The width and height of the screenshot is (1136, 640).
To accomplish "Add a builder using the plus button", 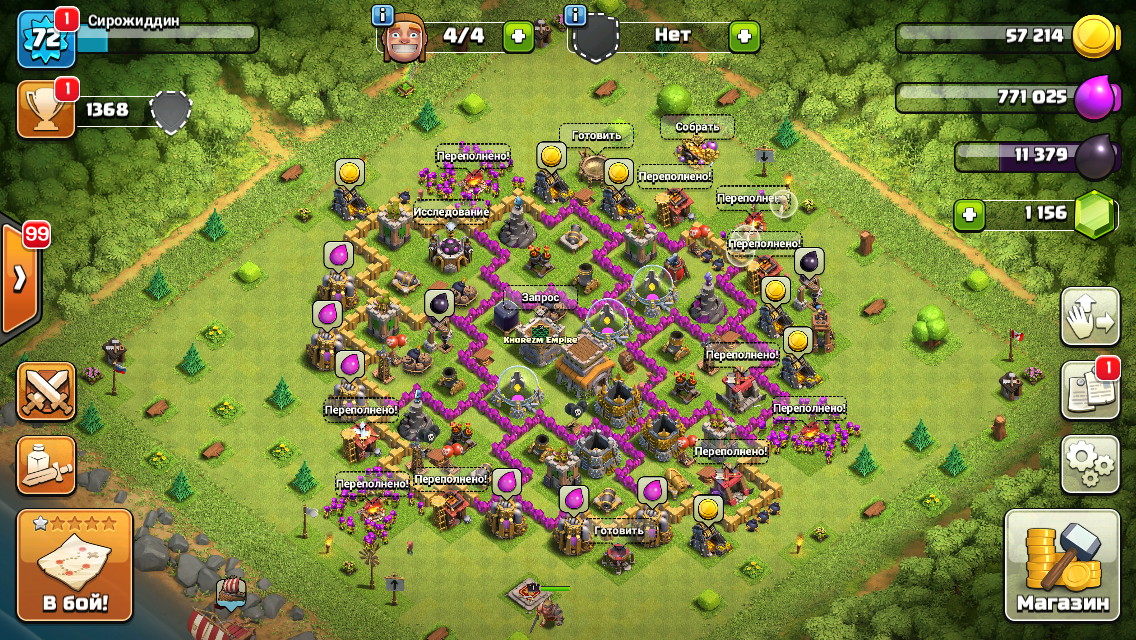I will 518,37.
